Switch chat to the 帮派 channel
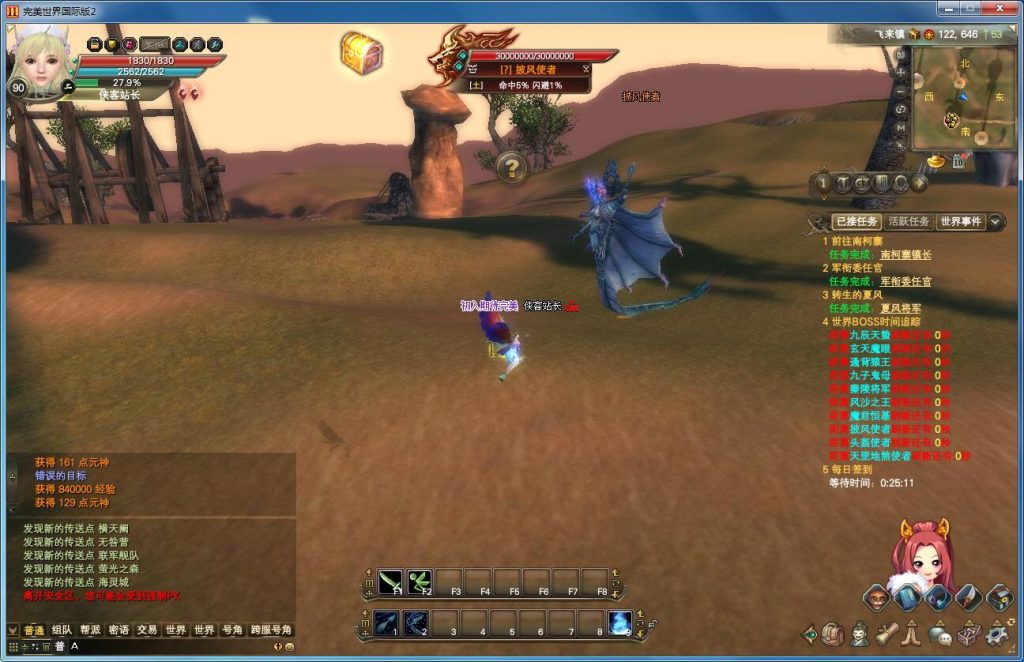 click(x=90, y=630)
